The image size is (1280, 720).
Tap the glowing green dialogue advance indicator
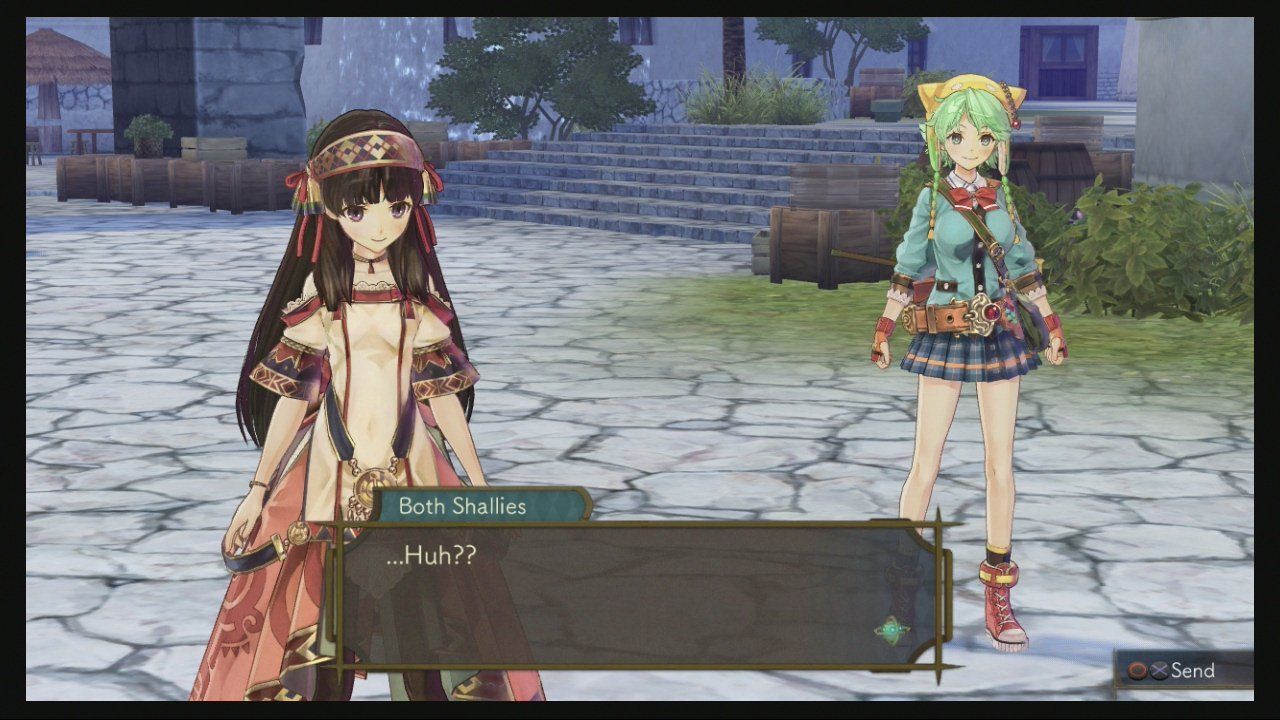[x=892, y=630]
